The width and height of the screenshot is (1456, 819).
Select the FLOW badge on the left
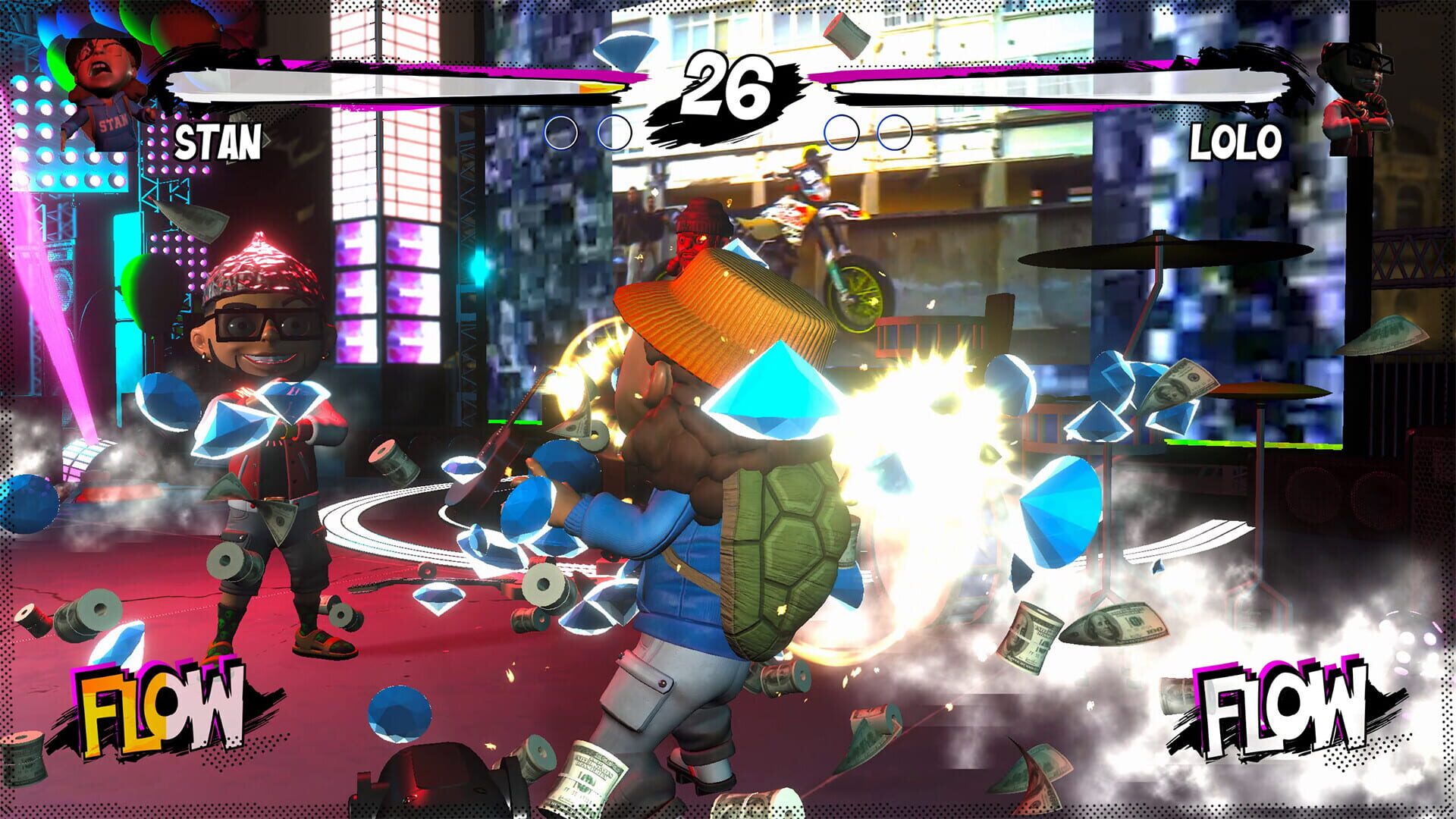pos(159,705)
